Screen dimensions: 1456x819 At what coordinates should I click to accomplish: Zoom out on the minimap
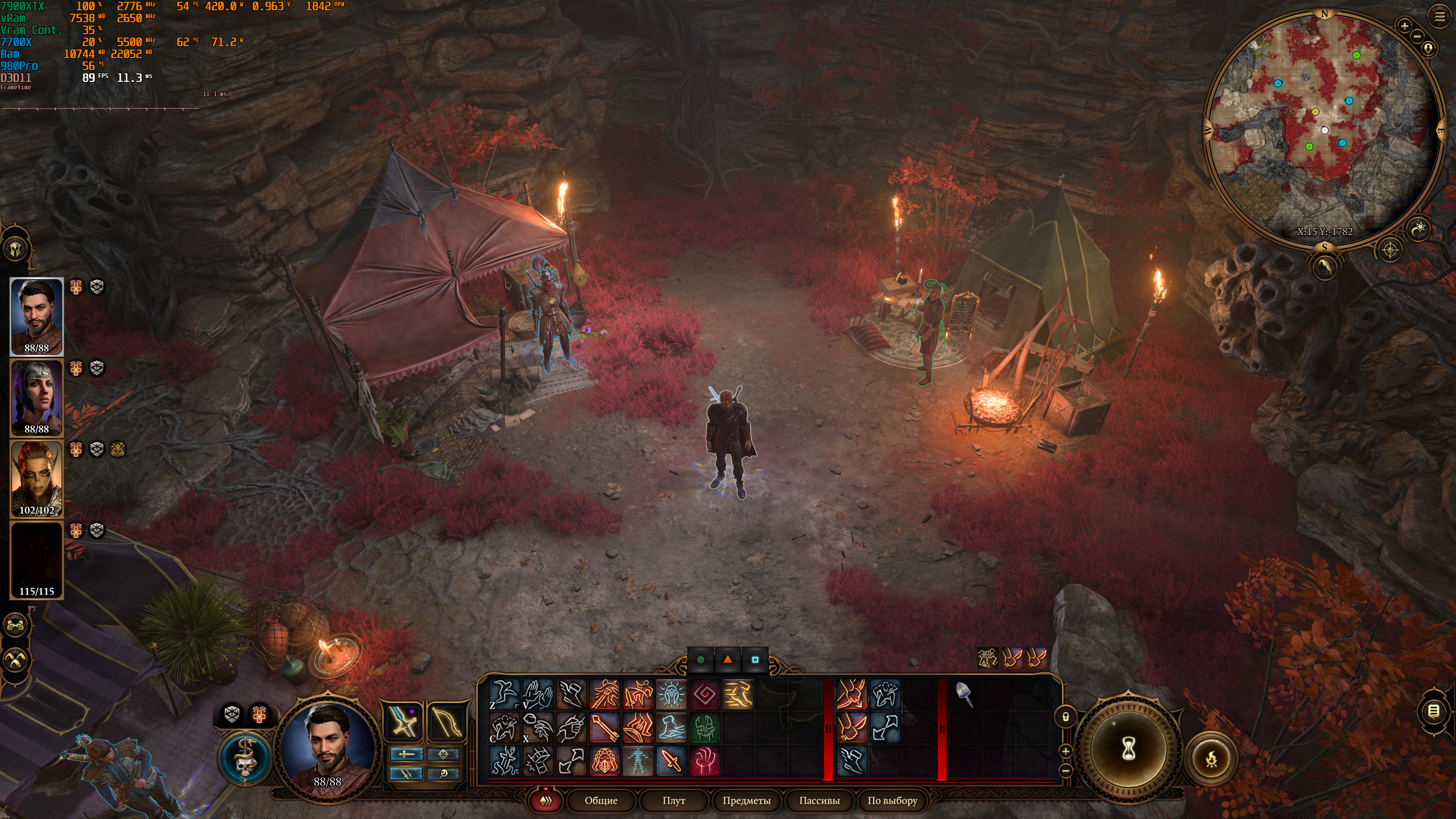(1417, 37)
